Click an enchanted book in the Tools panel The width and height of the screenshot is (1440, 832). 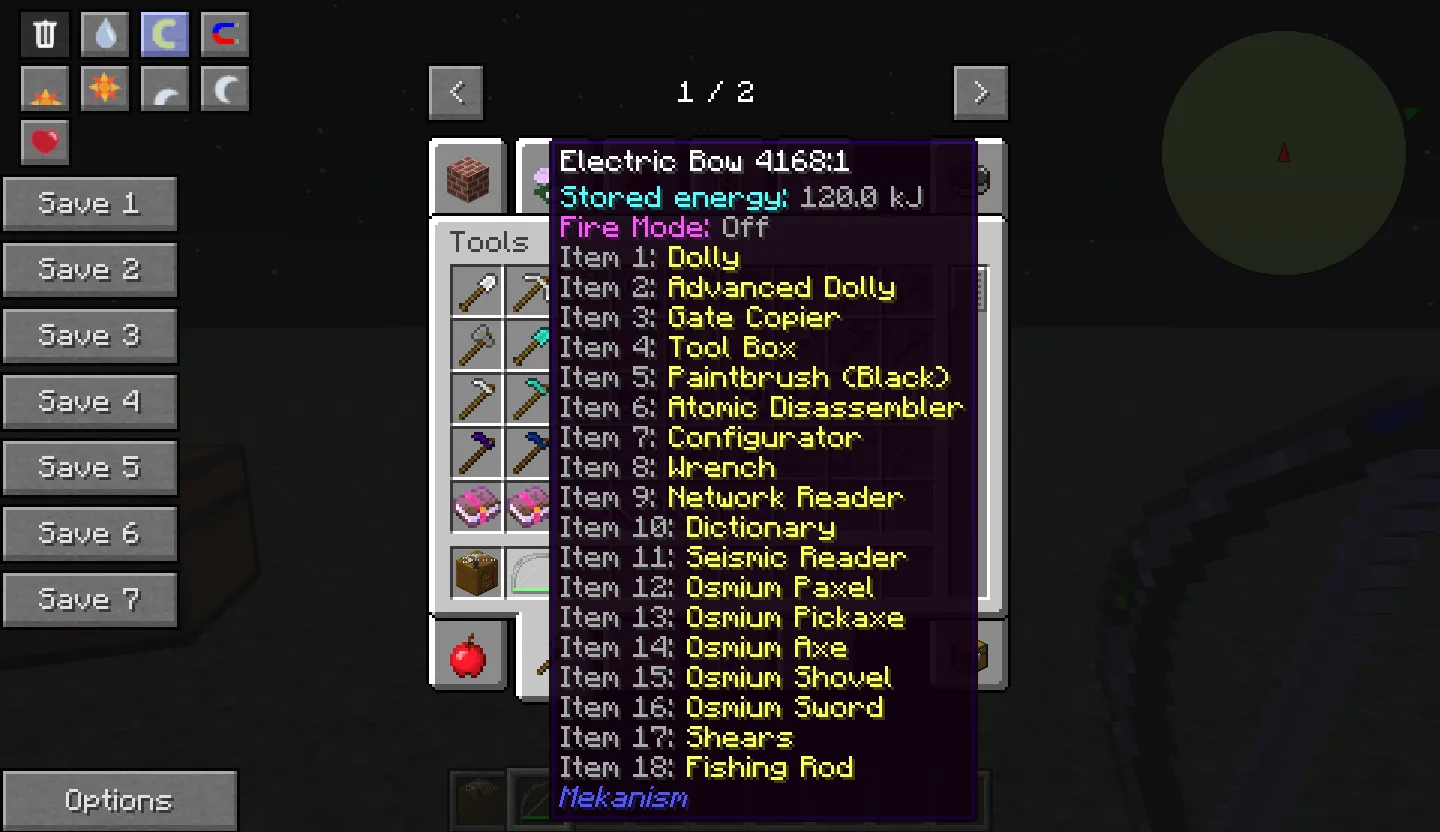point(478,506)
